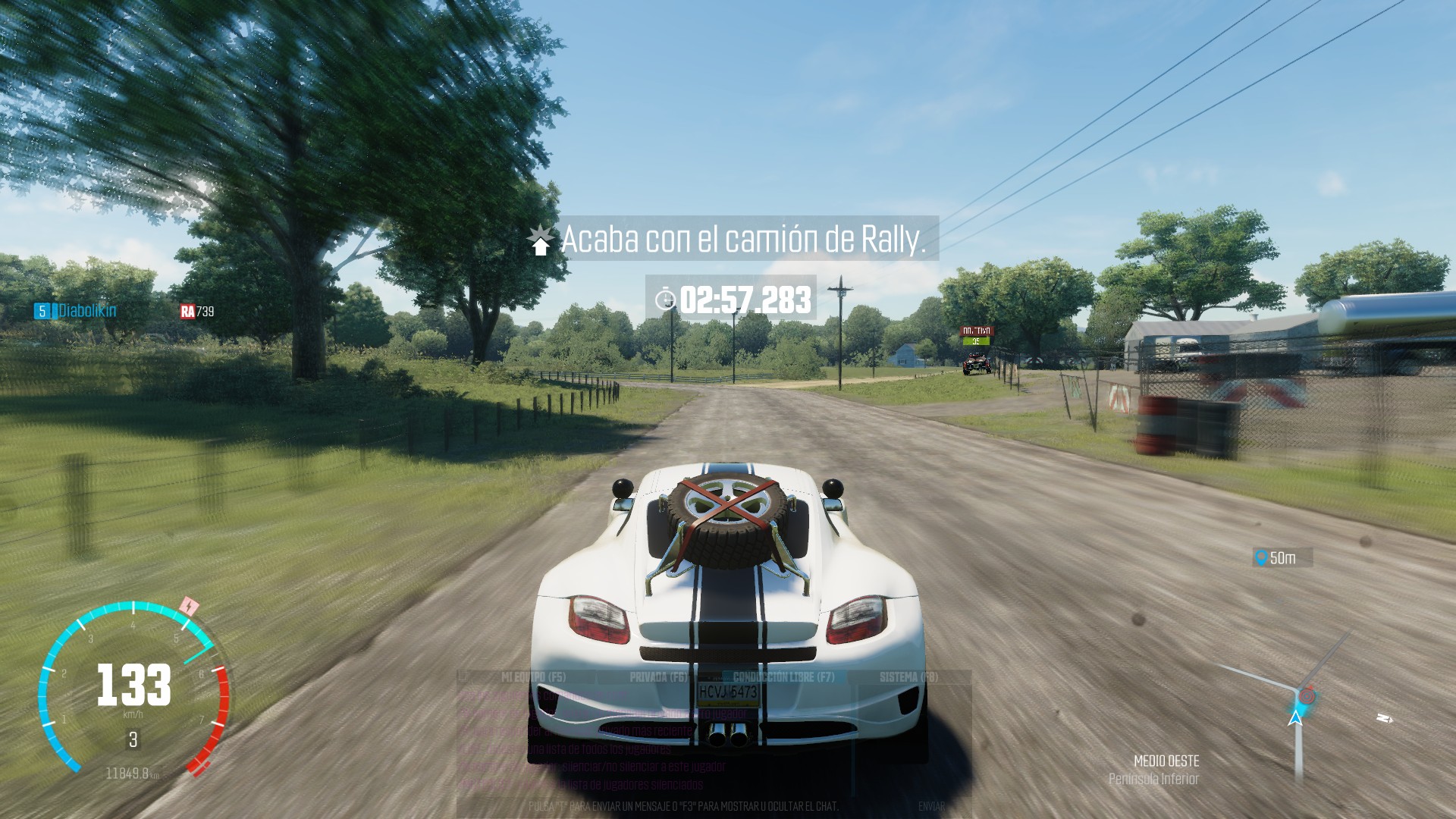The height and width of the screenshot is (819, 1456).
Task: Switch to the Mi Equipo chat tab
Action: pos(533,677)
